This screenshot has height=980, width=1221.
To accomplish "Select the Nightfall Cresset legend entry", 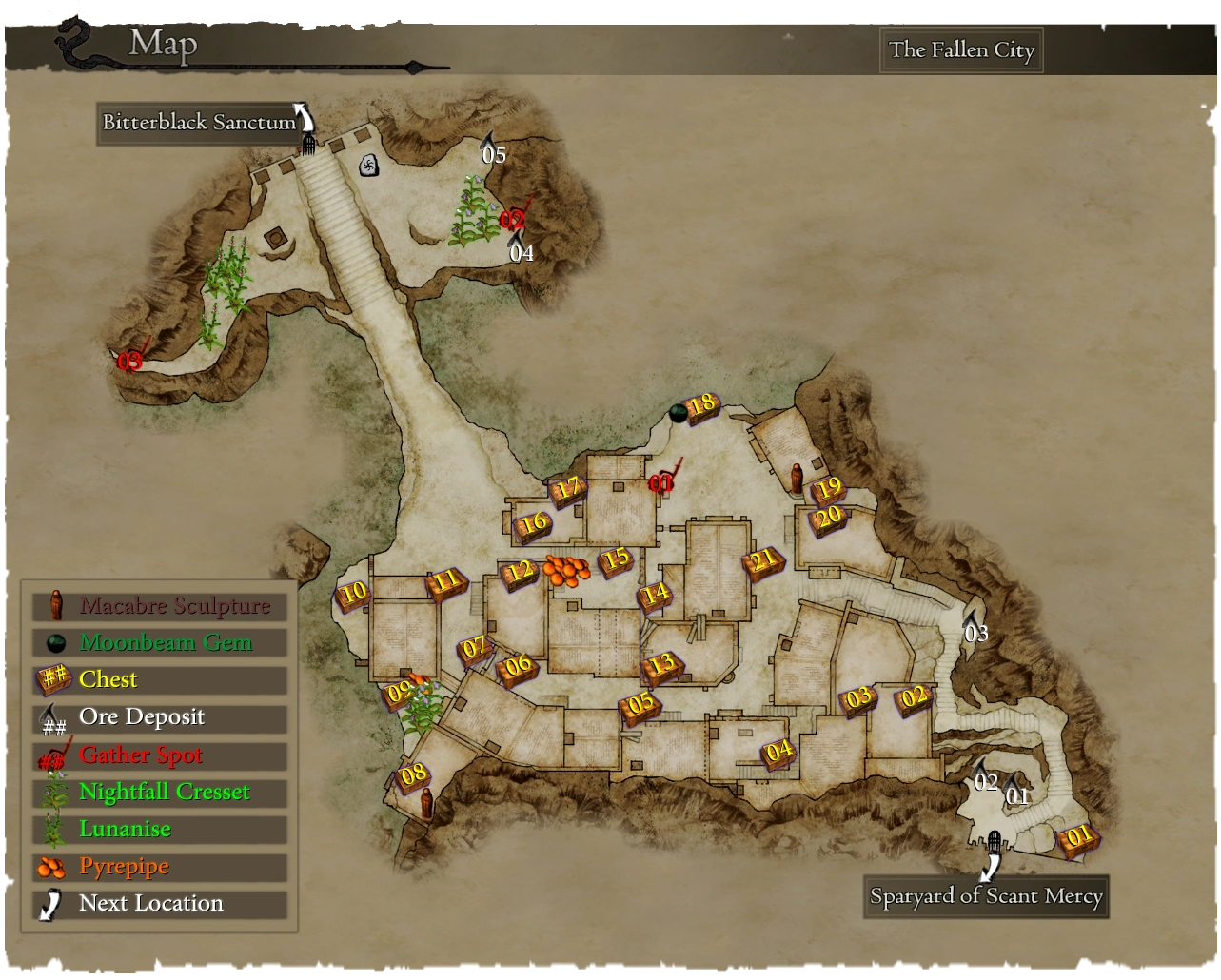I will pos(159,793).
